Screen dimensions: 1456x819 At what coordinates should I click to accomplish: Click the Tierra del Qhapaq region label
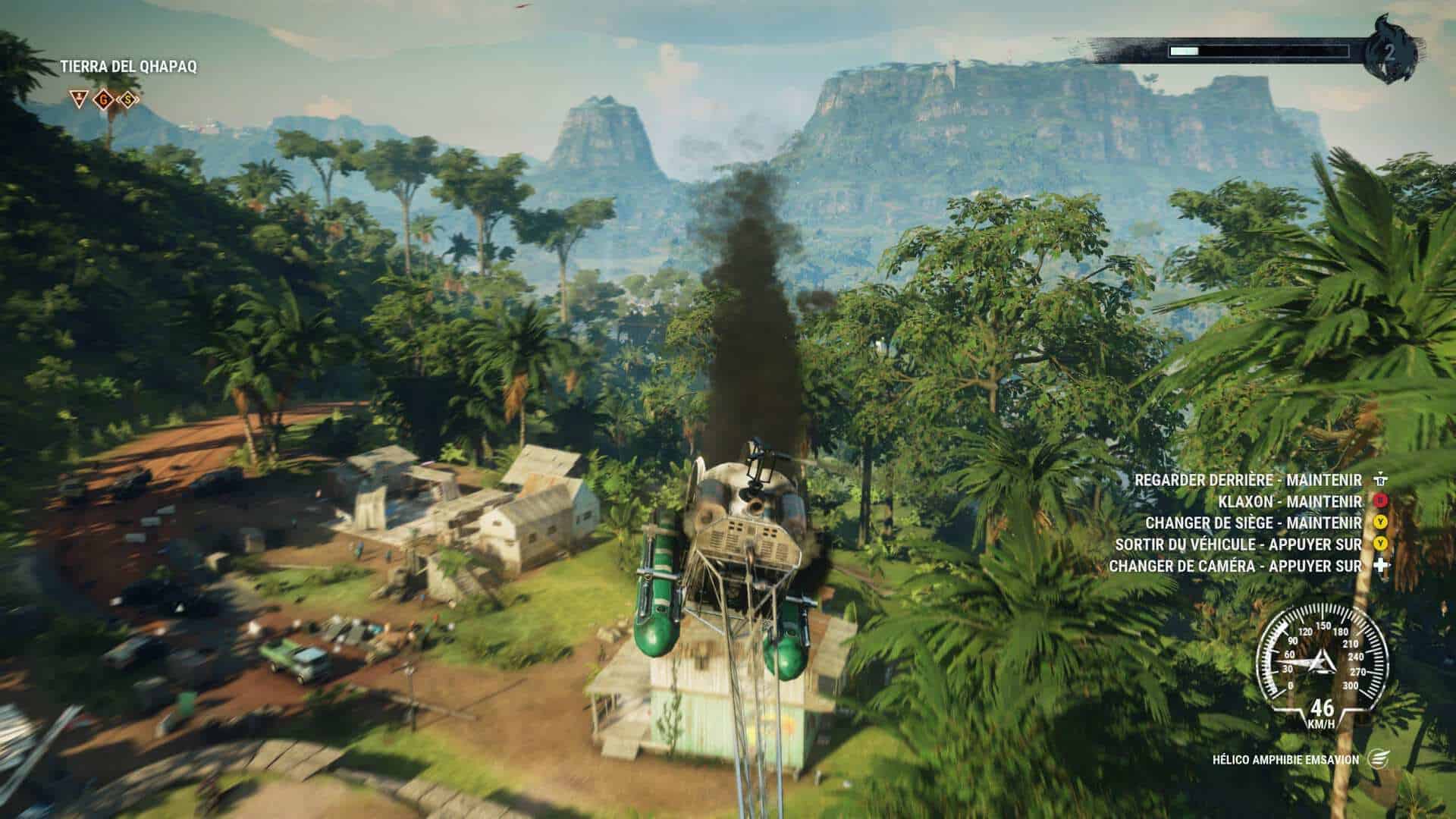[129, 67]
